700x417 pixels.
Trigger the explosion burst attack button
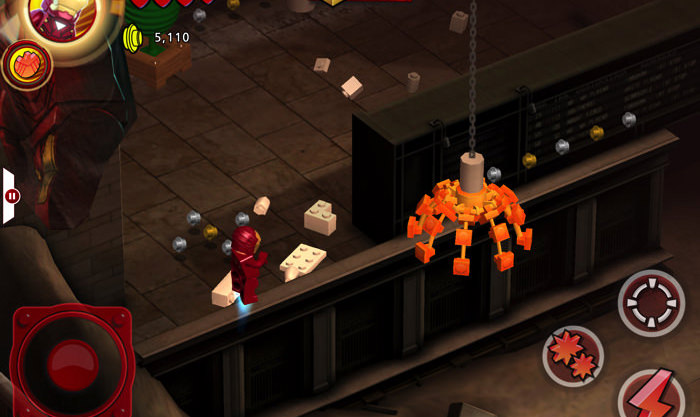pos(573,355)
